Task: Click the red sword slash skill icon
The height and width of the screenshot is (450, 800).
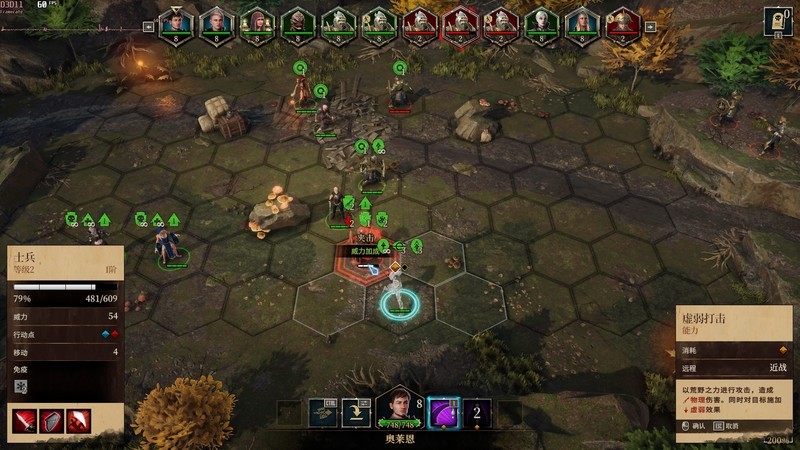Action: click(24, 421)
